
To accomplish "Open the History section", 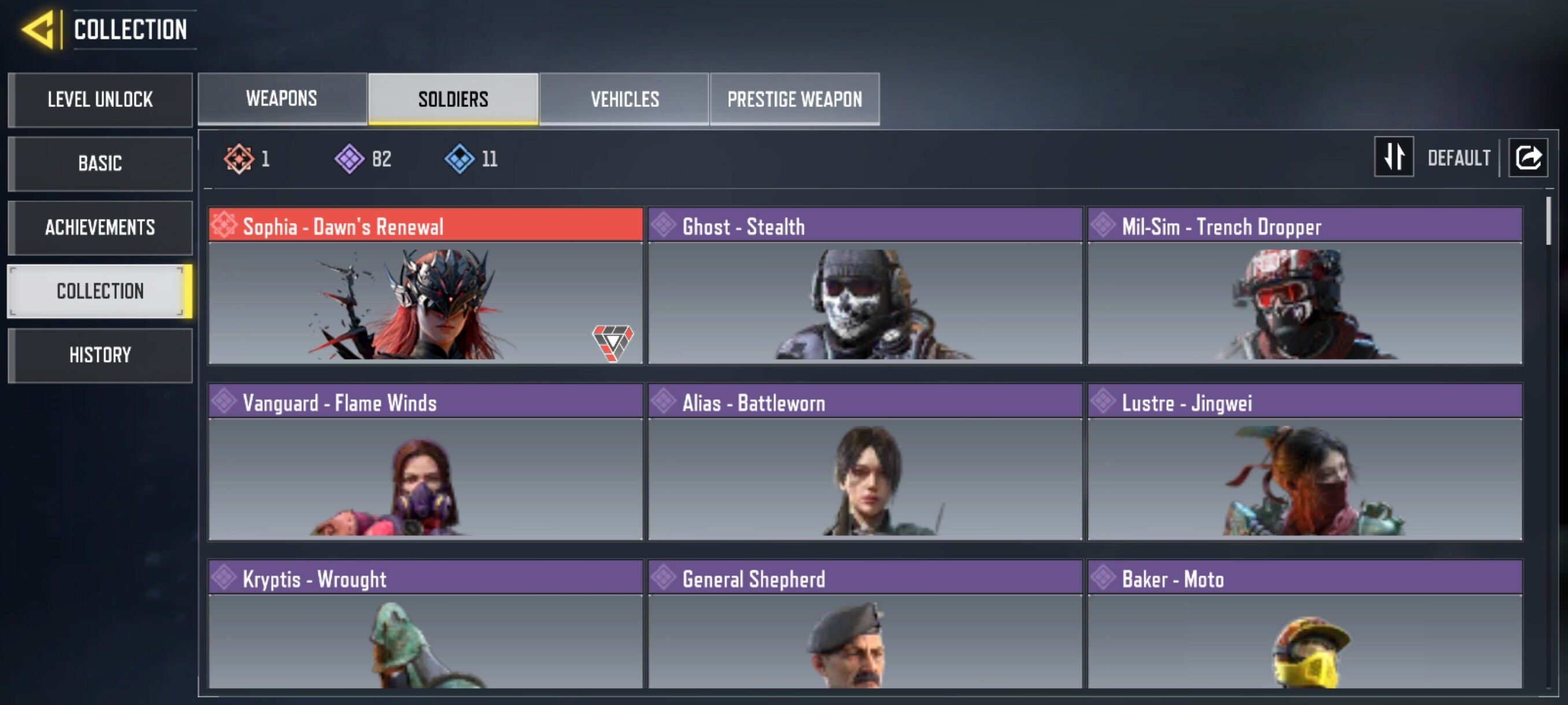I will 100,355.
